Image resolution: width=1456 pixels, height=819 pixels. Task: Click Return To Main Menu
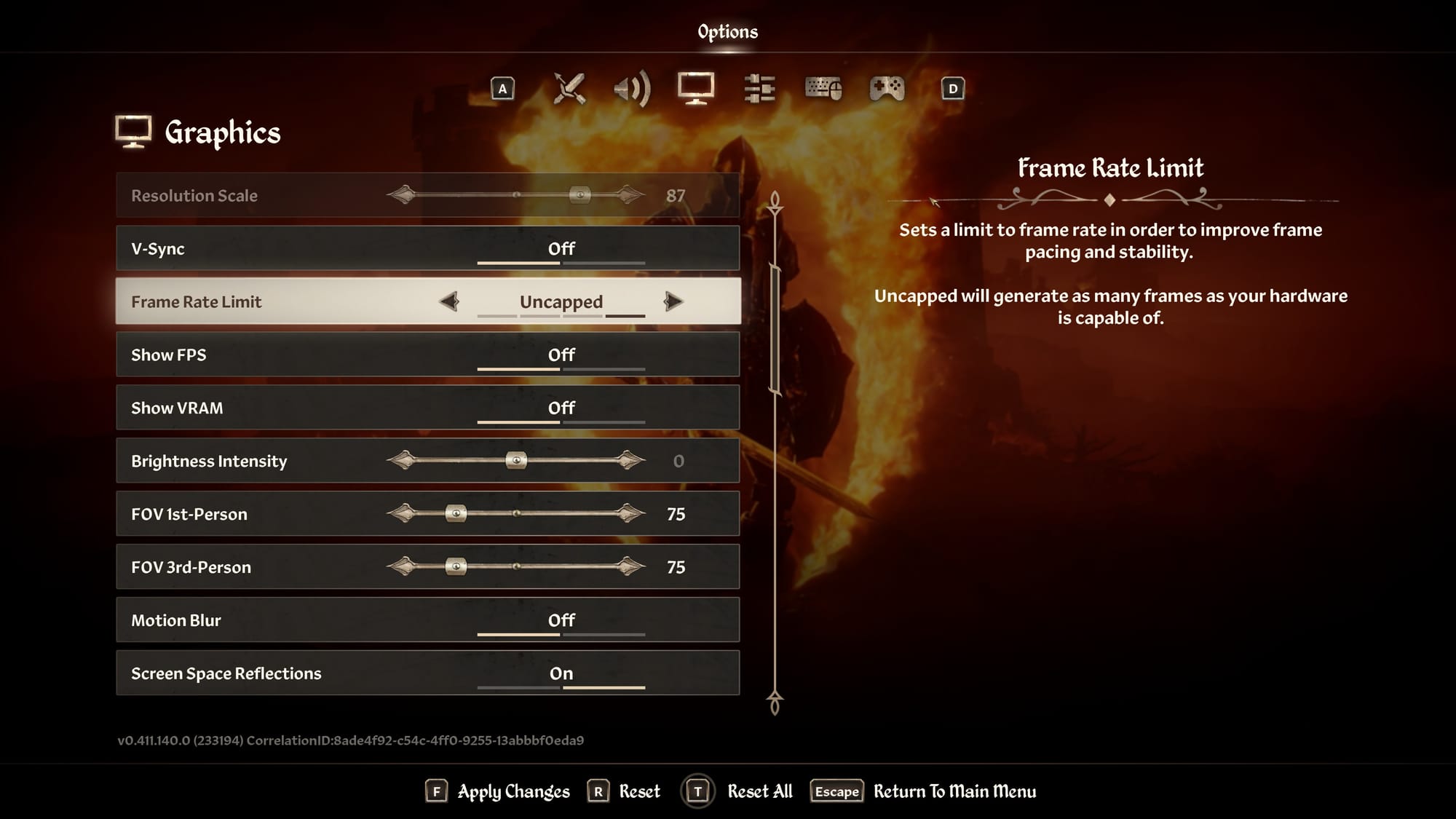(954, 791)
